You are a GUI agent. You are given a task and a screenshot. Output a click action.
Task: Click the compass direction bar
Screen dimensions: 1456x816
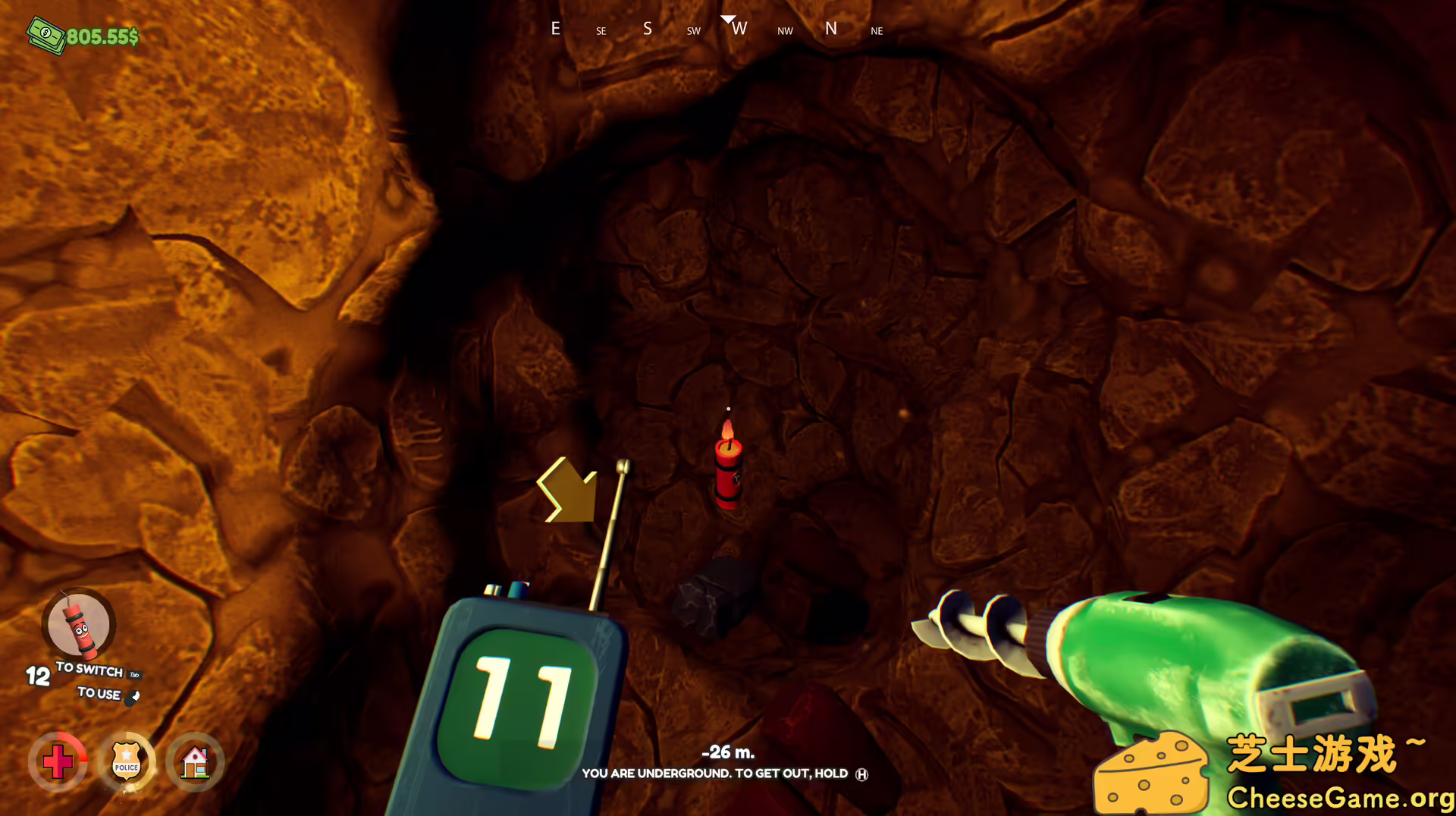point(716,30)
